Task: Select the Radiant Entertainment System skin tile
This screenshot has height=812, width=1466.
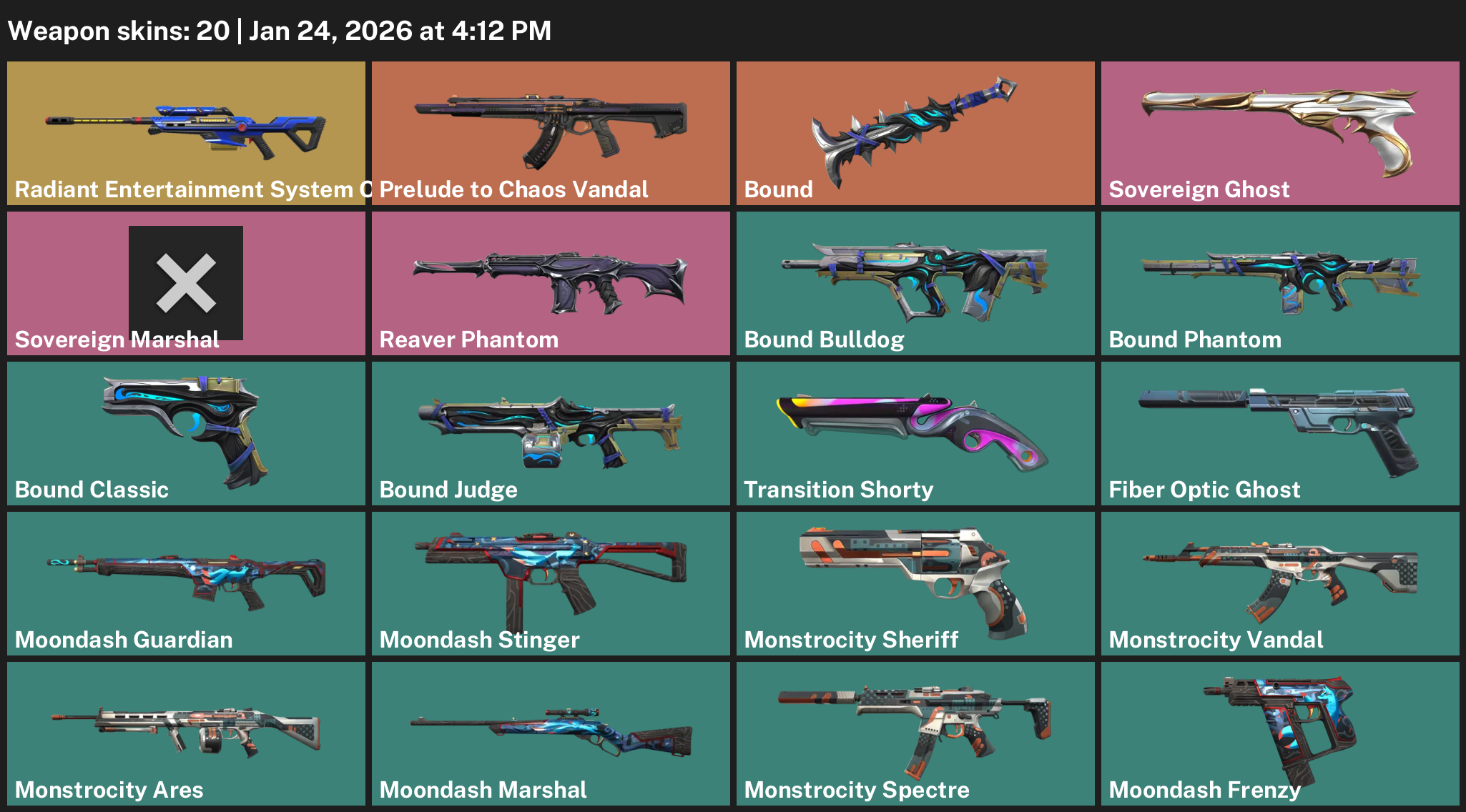Action: pos(186,133)
